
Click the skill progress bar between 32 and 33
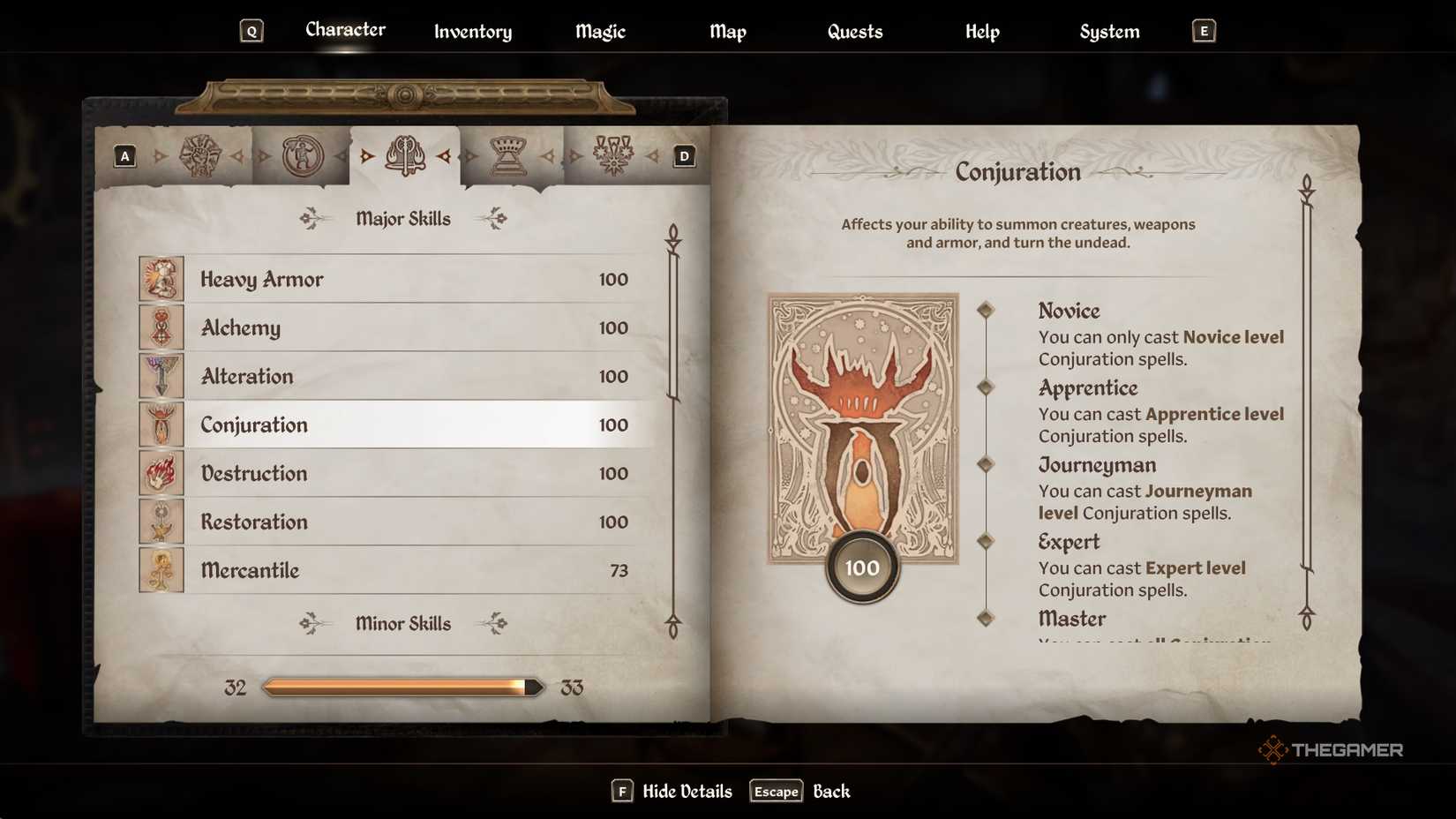click(x=402, y=686)
